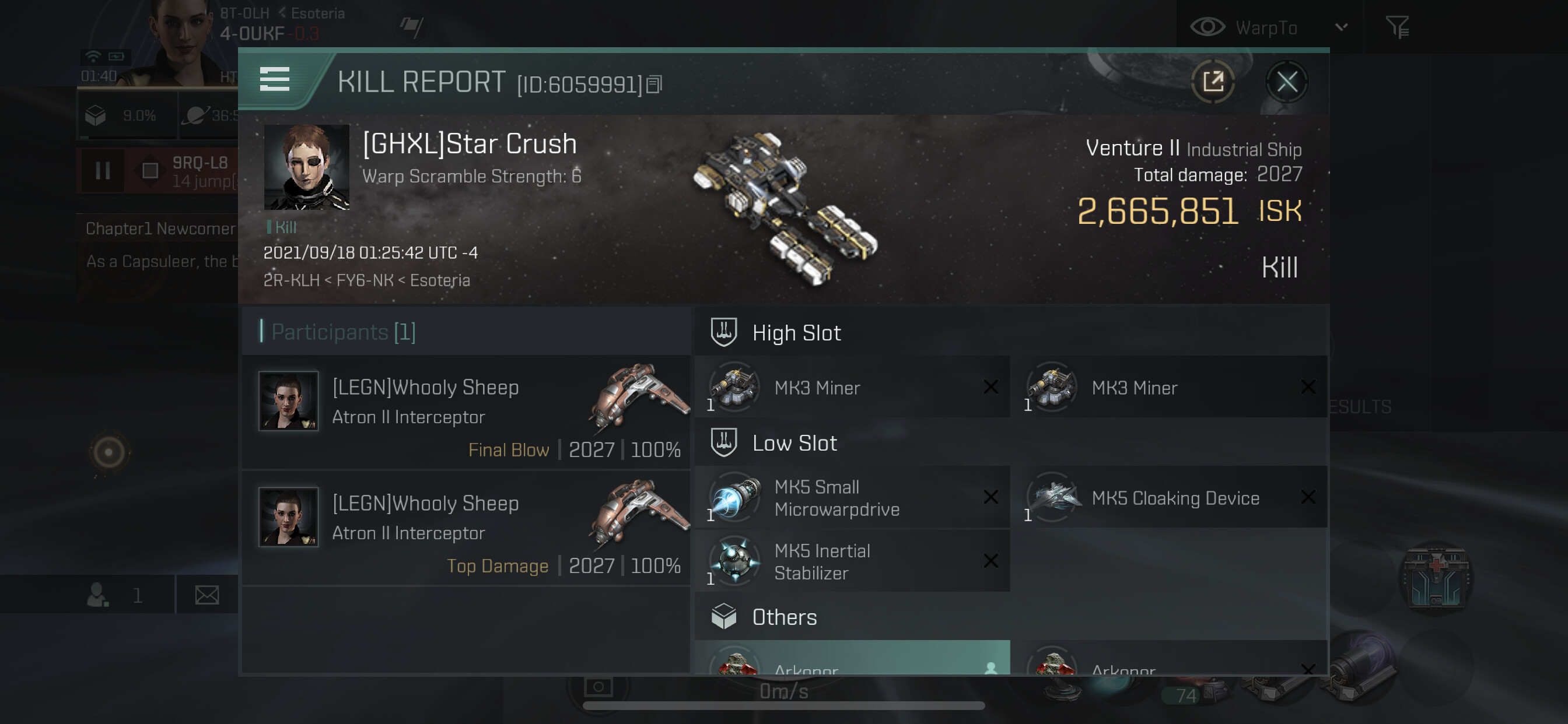Close the Kill Report window
This screenshot has width=1568, height=724.
[1286, 82]
